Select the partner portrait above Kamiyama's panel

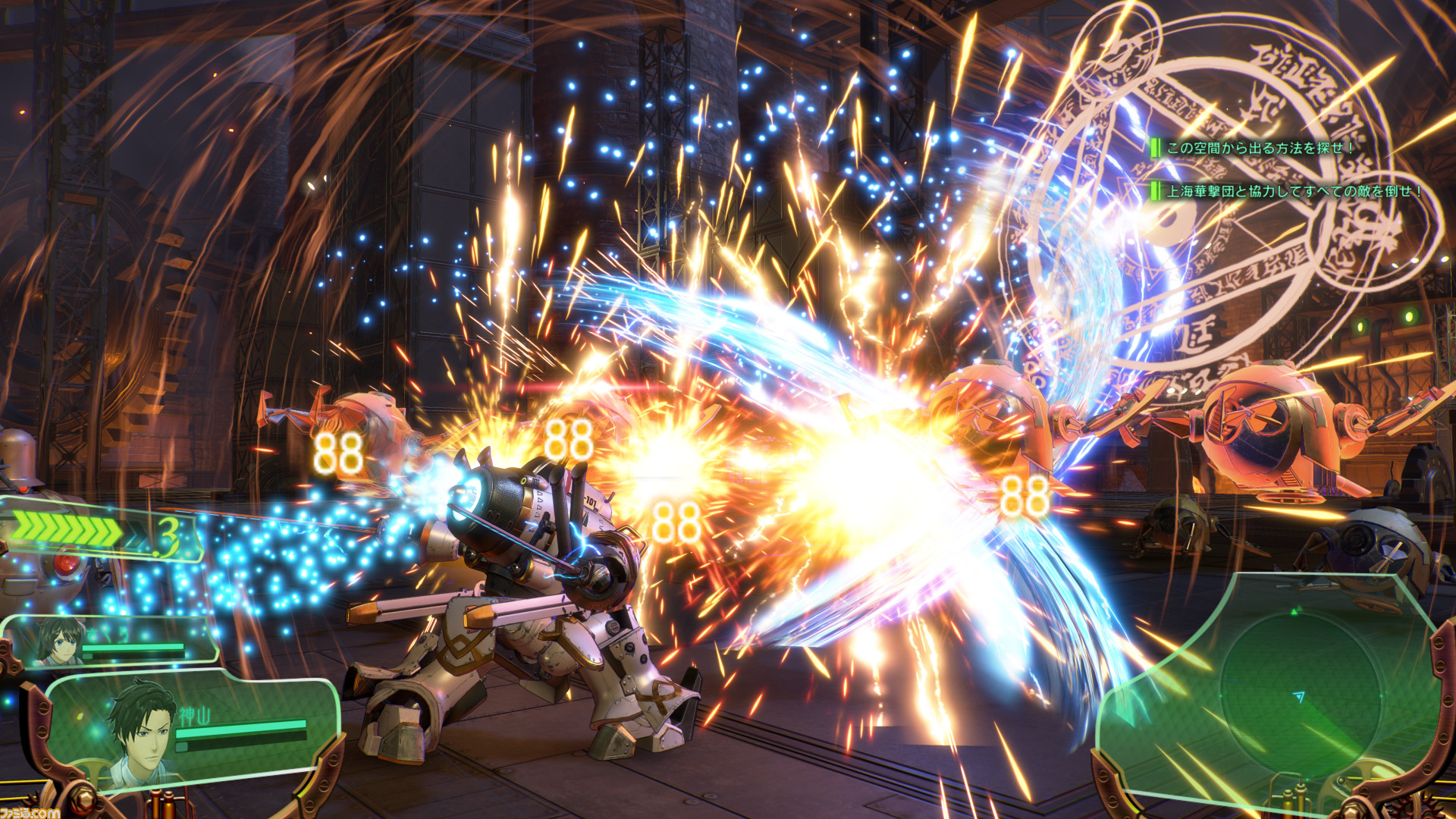(x=59, y=641)
